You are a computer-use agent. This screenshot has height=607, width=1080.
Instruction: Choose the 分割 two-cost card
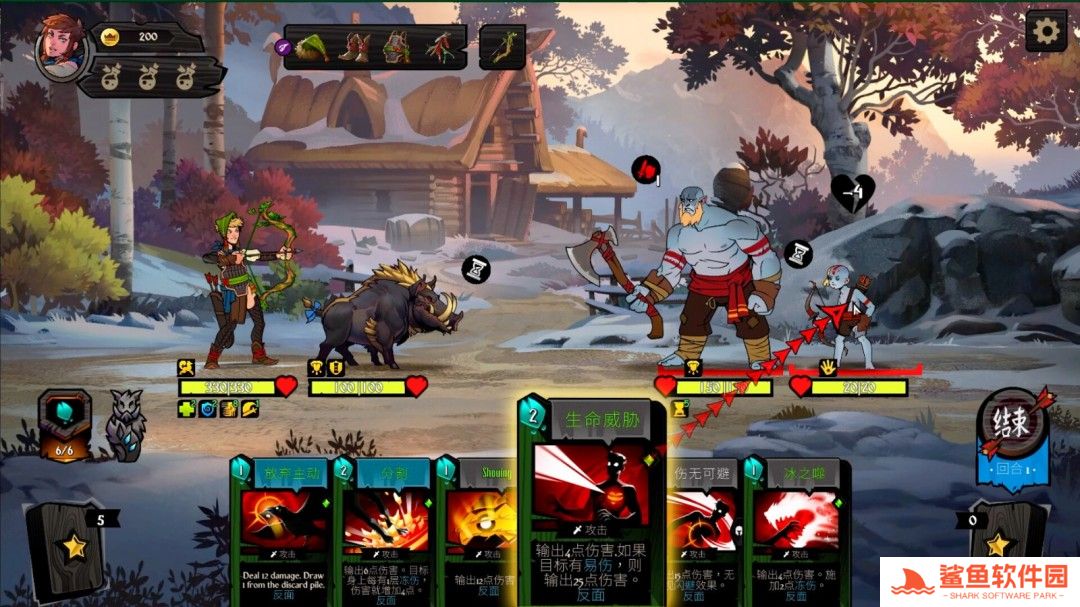(386, 532)
